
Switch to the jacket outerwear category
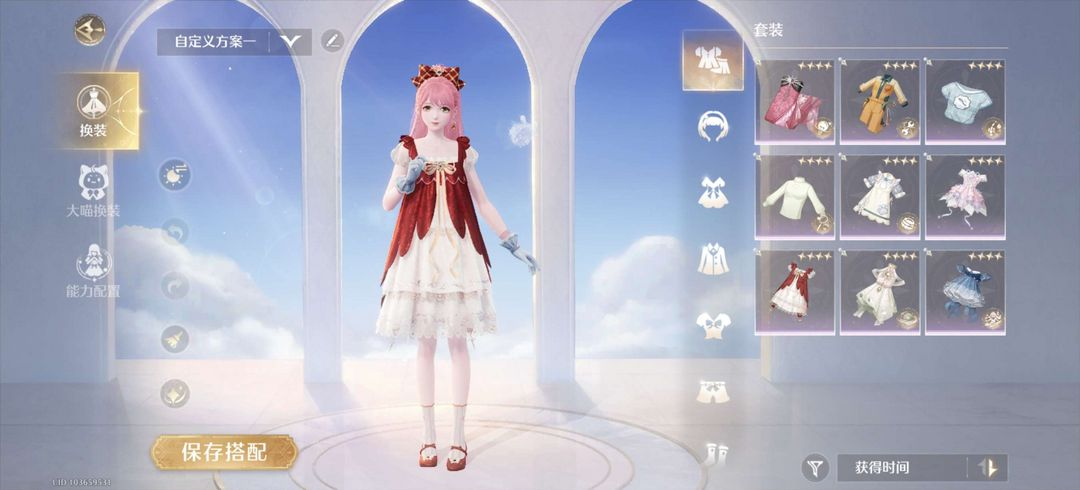[x=713, y=258]
